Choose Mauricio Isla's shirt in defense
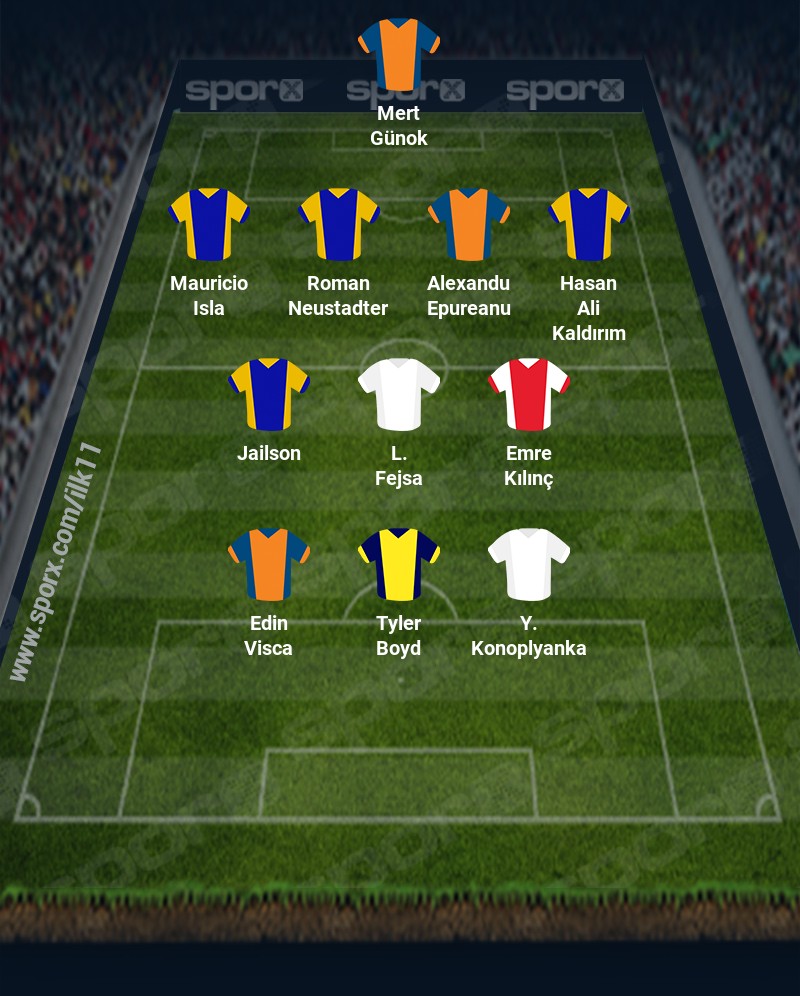The image size is (800, 996). click(x=209, y=224)
